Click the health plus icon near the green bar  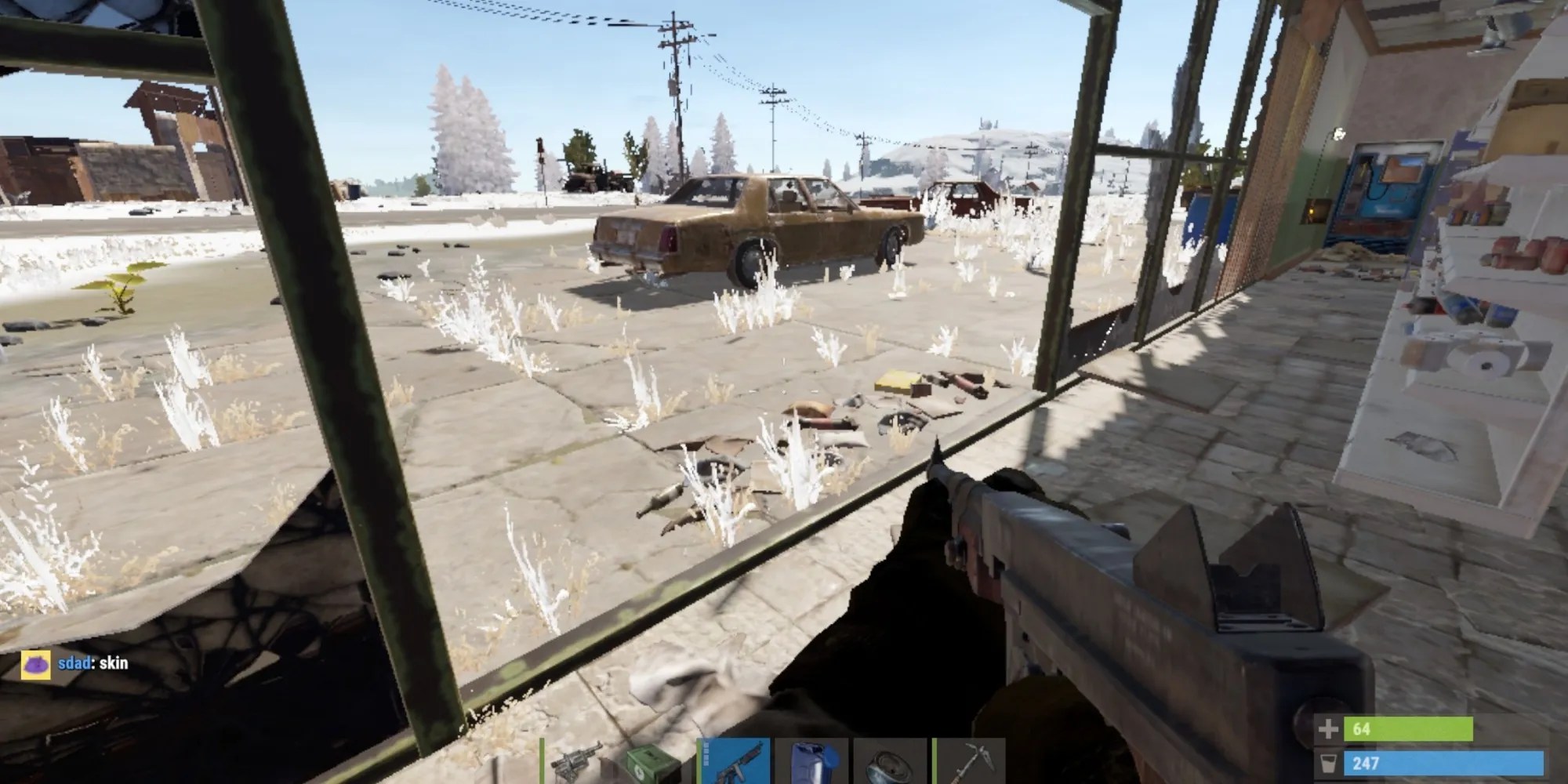click(1327, 731)
